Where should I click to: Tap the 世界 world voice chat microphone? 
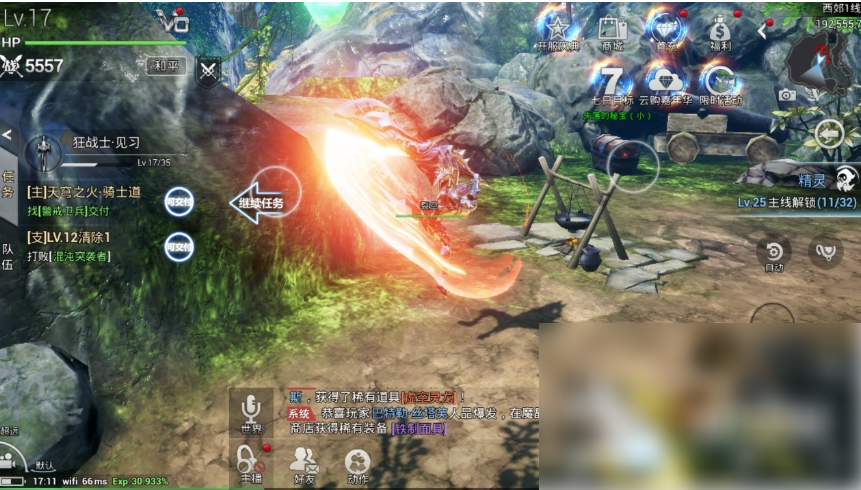[251, 411]
